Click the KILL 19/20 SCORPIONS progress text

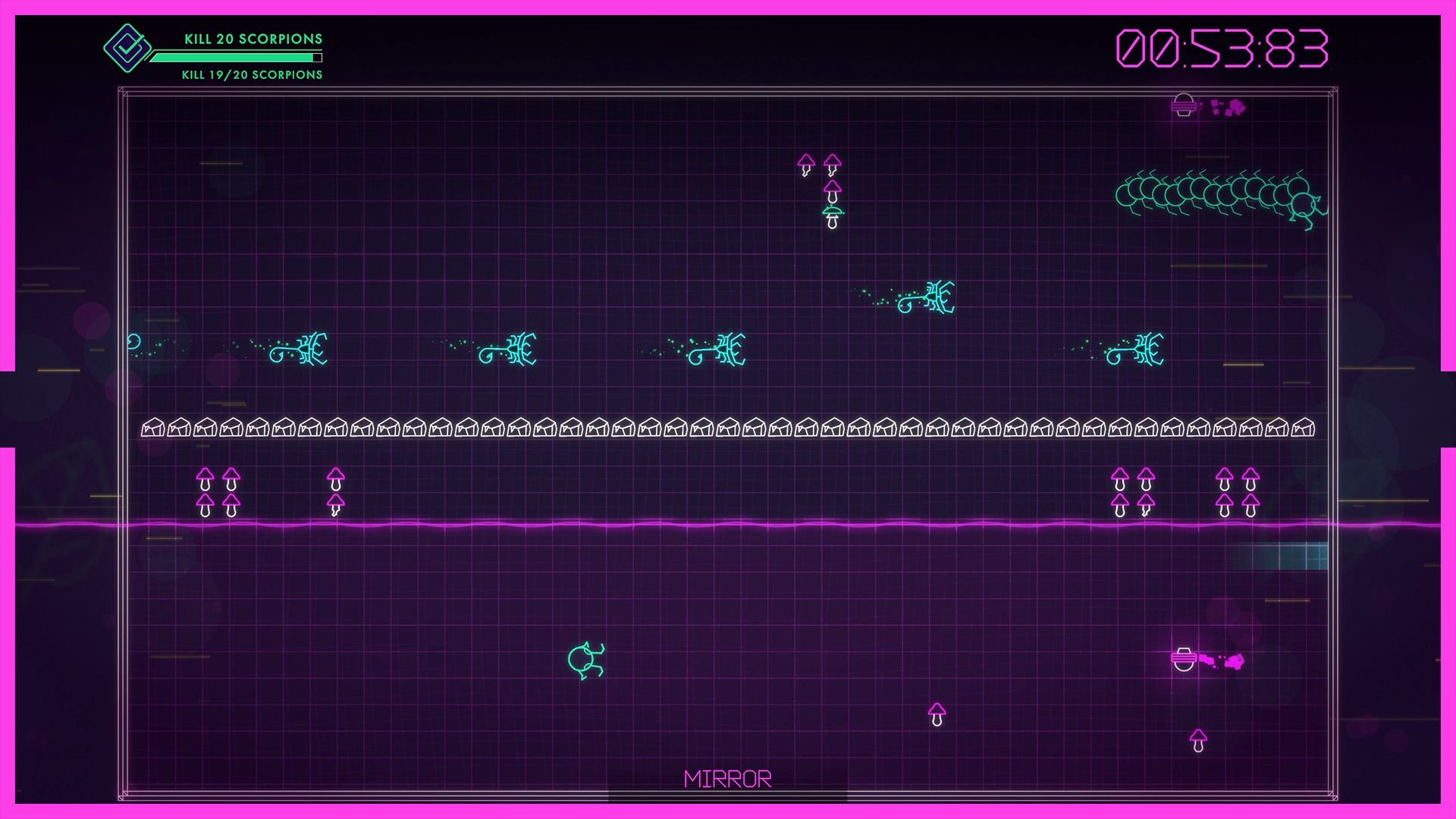(250, 75)
